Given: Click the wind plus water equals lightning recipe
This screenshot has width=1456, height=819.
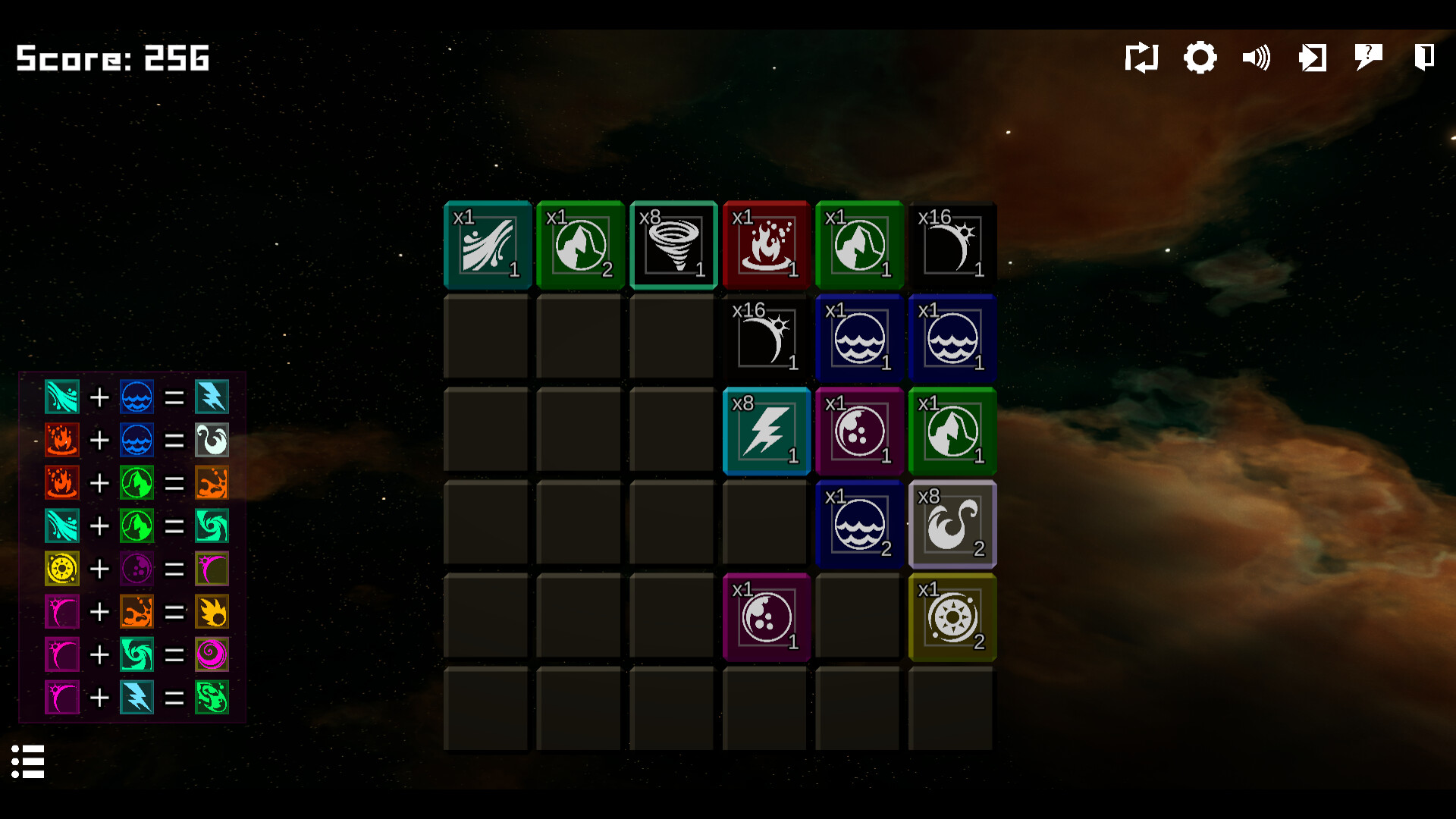Looking at the screenshot, I should pos(136,397).
